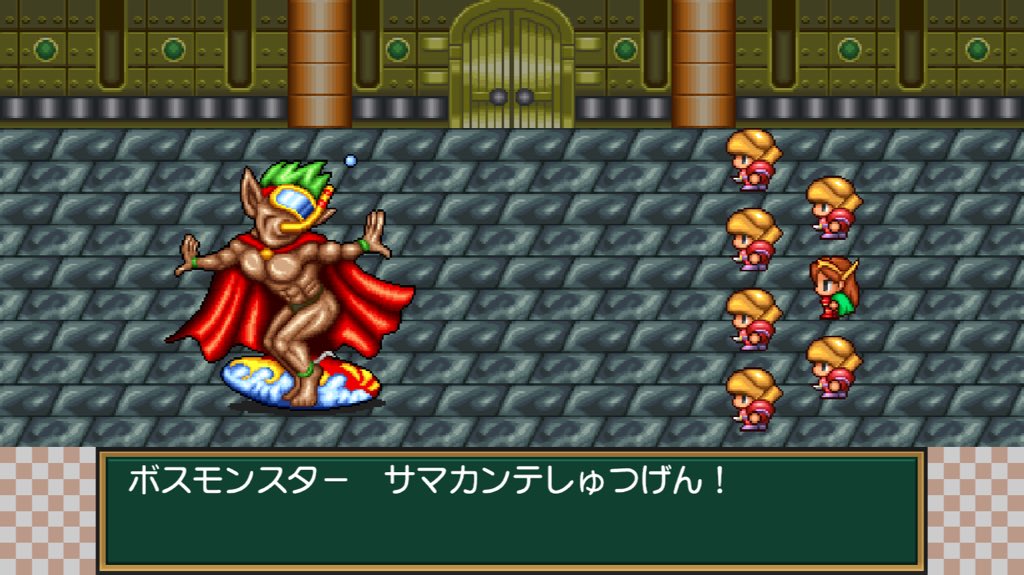The height and width of the screenshot is (575, 1024).
Task: Advance the boss monster appearance message box
Action: point(511,510)
